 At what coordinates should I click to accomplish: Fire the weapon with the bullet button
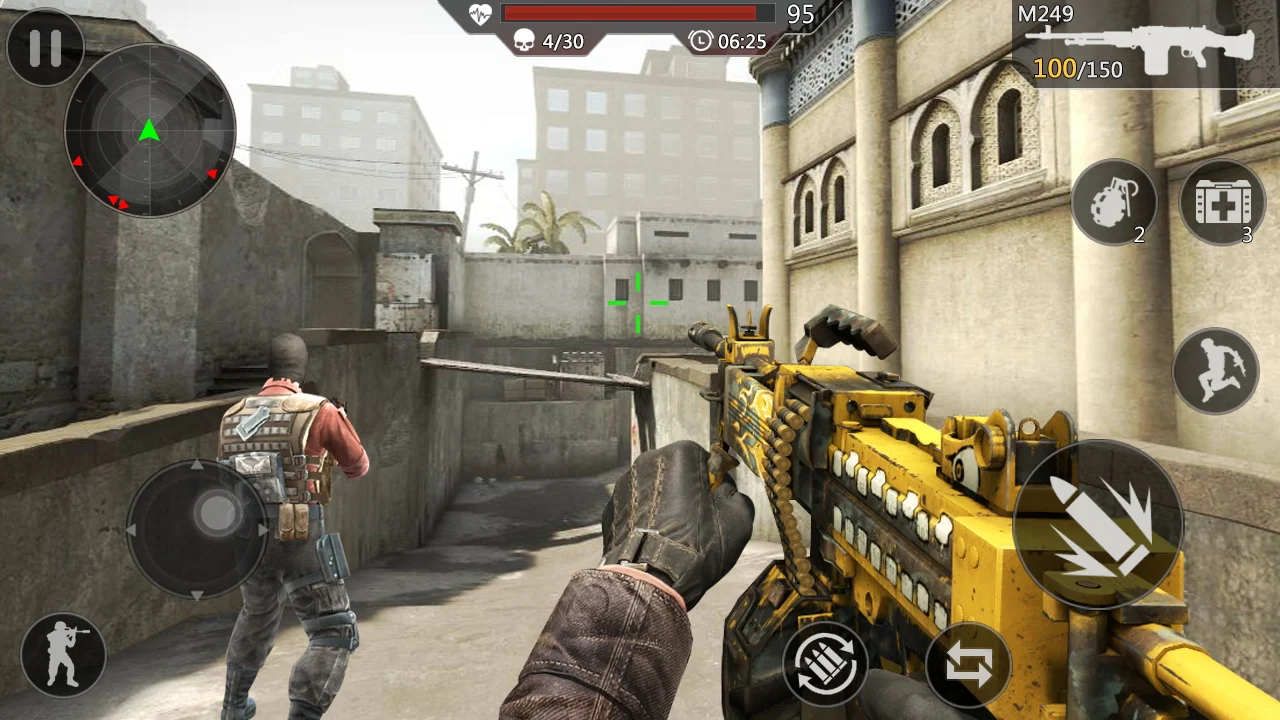[x=1098, y=525]
